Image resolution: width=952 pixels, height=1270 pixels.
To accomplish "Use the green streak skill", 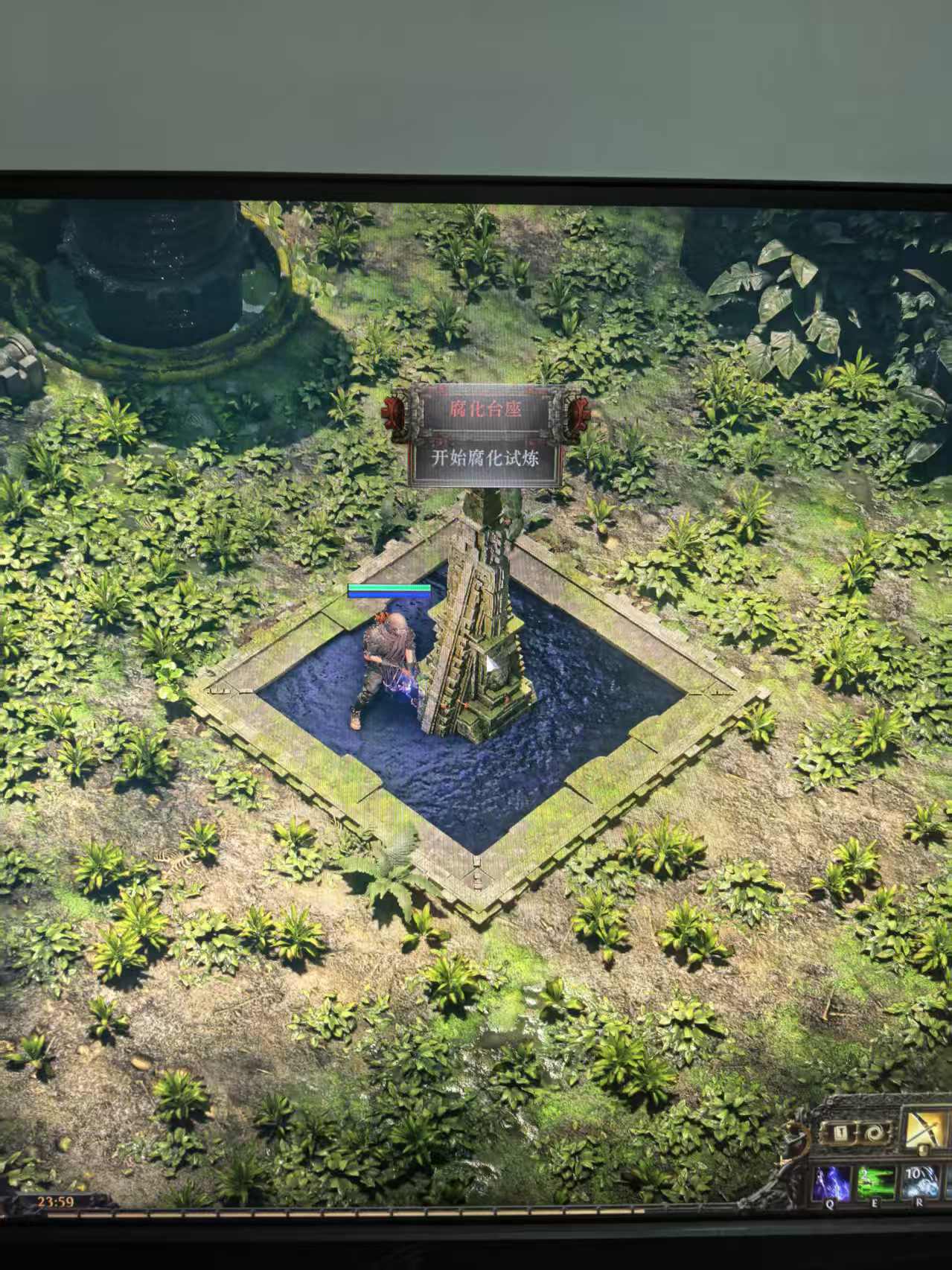I will point(875,1182).
